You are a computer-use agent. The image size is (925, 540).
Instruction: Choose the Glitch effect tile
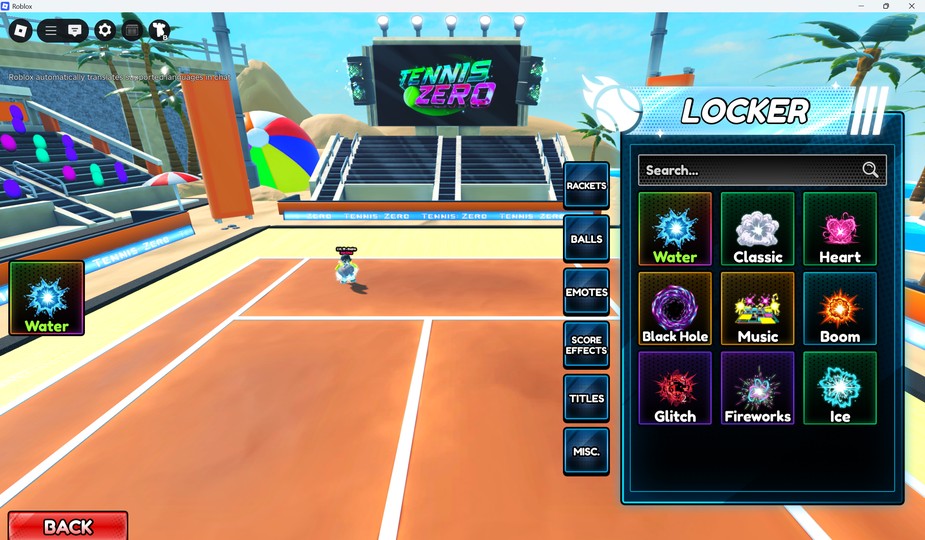(675, 388)
